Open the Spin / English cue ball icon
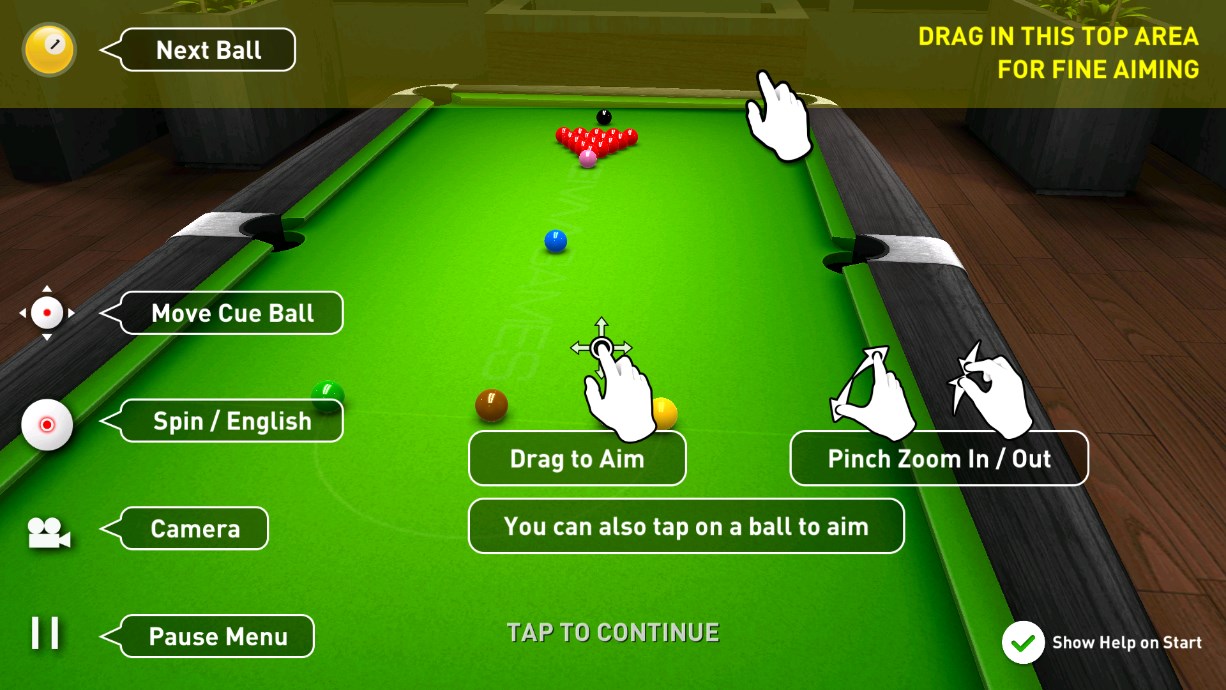This screenshot has height=690, width=1226. point(47,423)
